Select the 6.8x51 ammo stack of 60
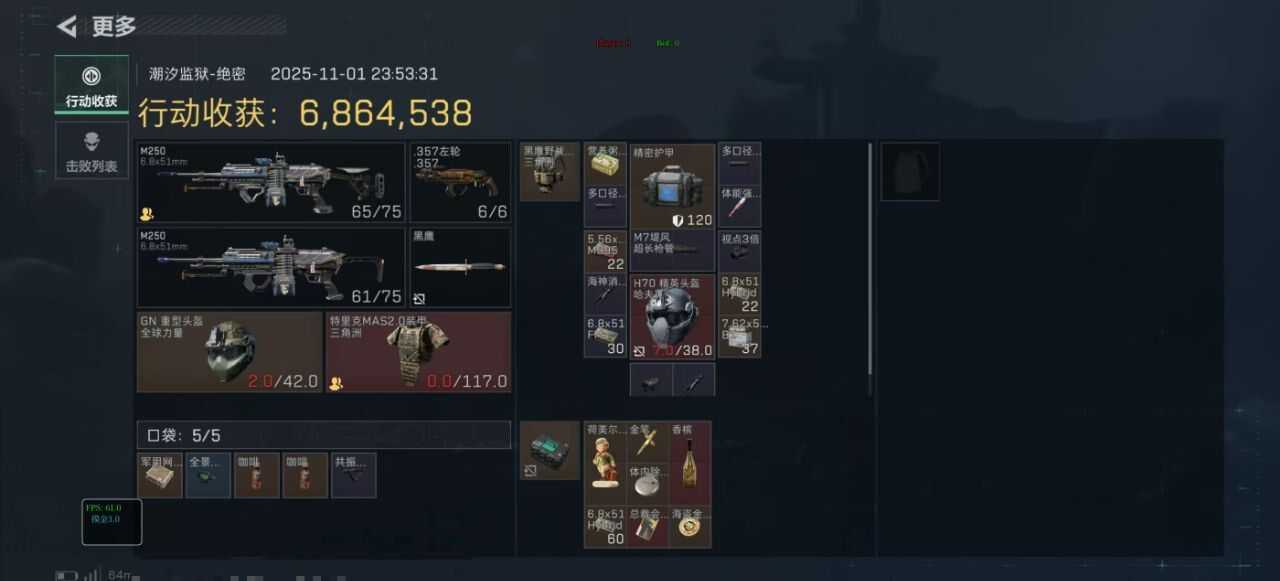 coord(605,527)
